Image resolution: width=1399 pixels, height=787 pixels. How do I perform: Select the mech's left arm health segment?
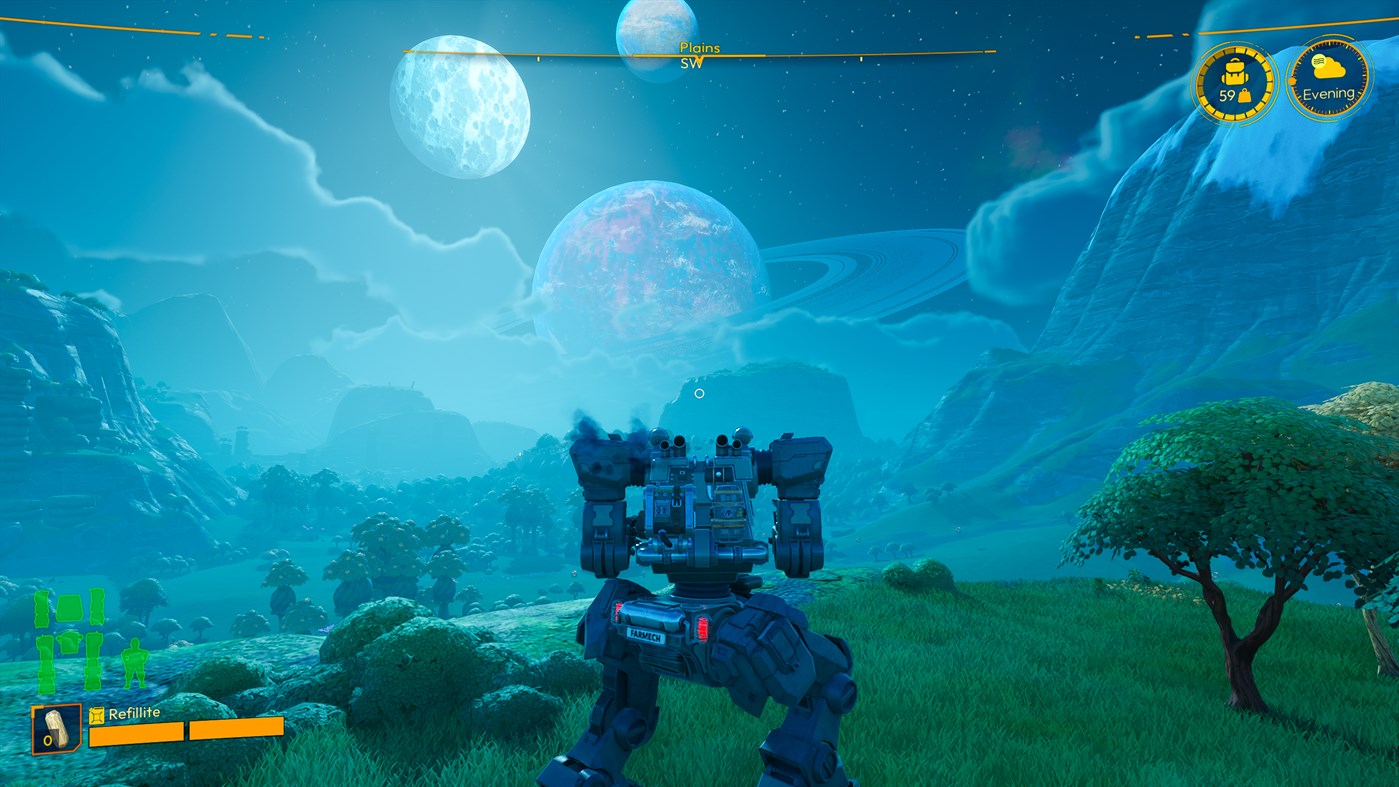click(41, 608)
